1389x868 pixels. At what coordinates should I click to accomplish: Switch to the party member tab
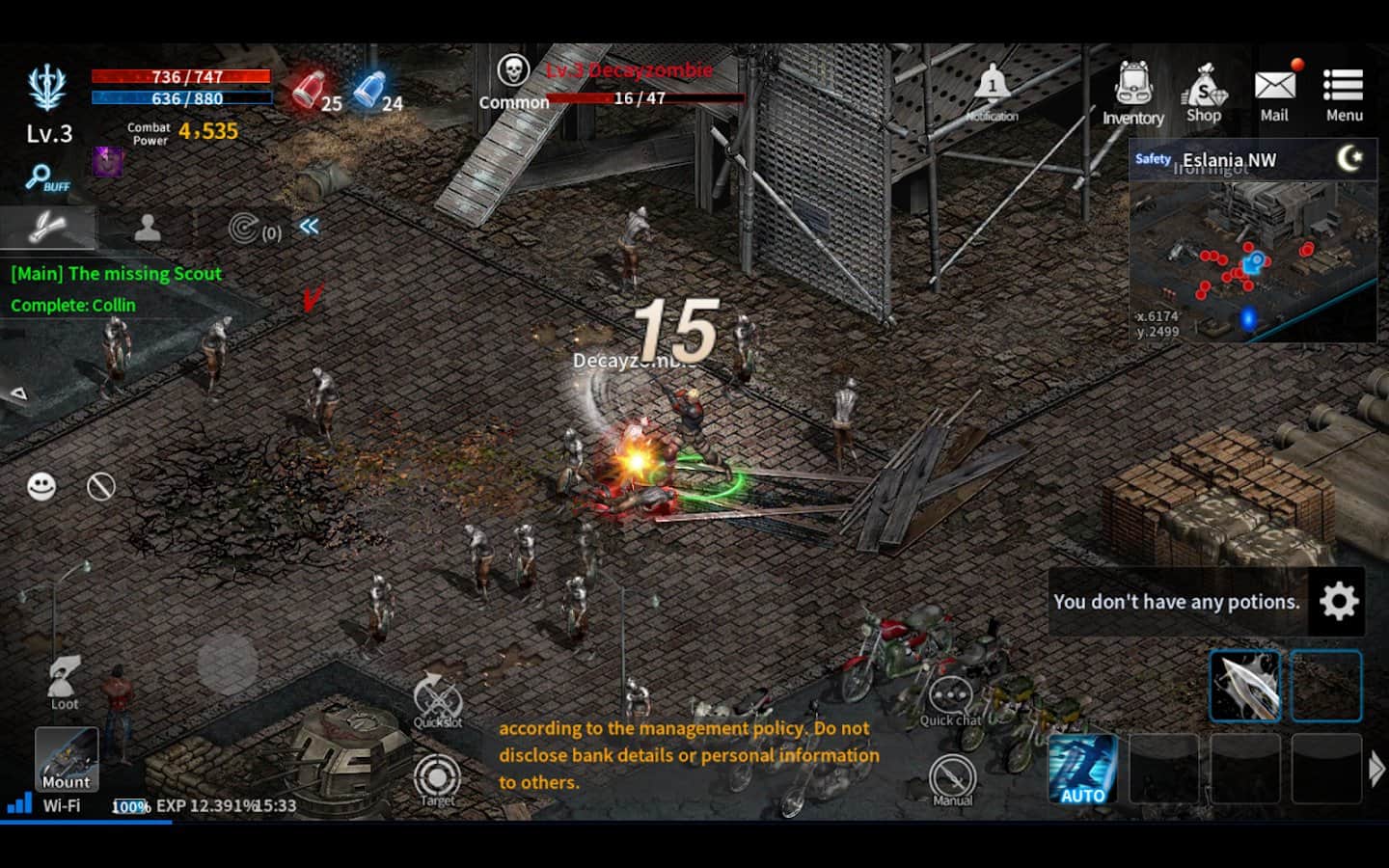tap(148, 228)
